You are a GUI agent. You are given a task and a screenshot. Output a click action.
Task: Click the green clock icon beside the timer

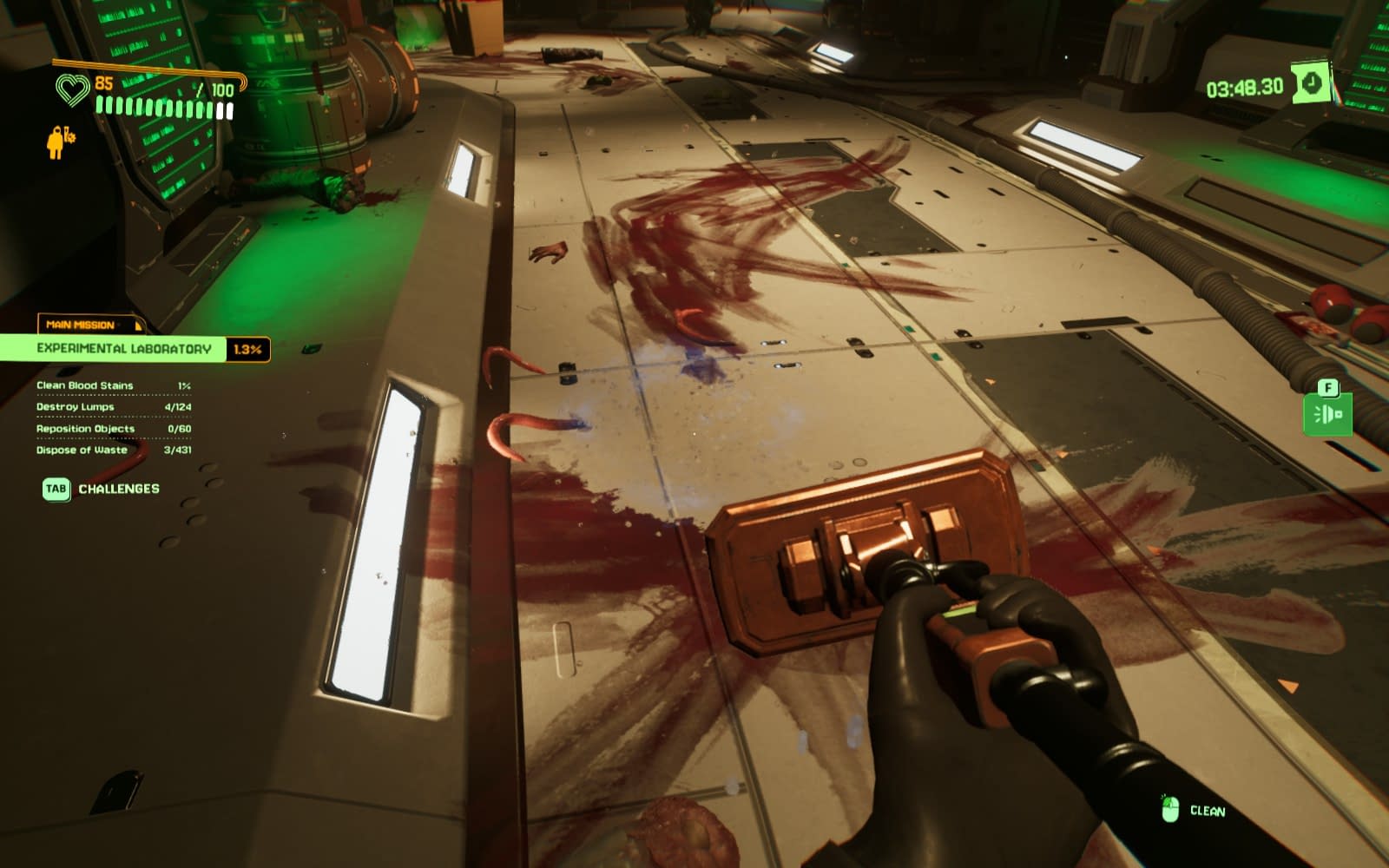1311,83
